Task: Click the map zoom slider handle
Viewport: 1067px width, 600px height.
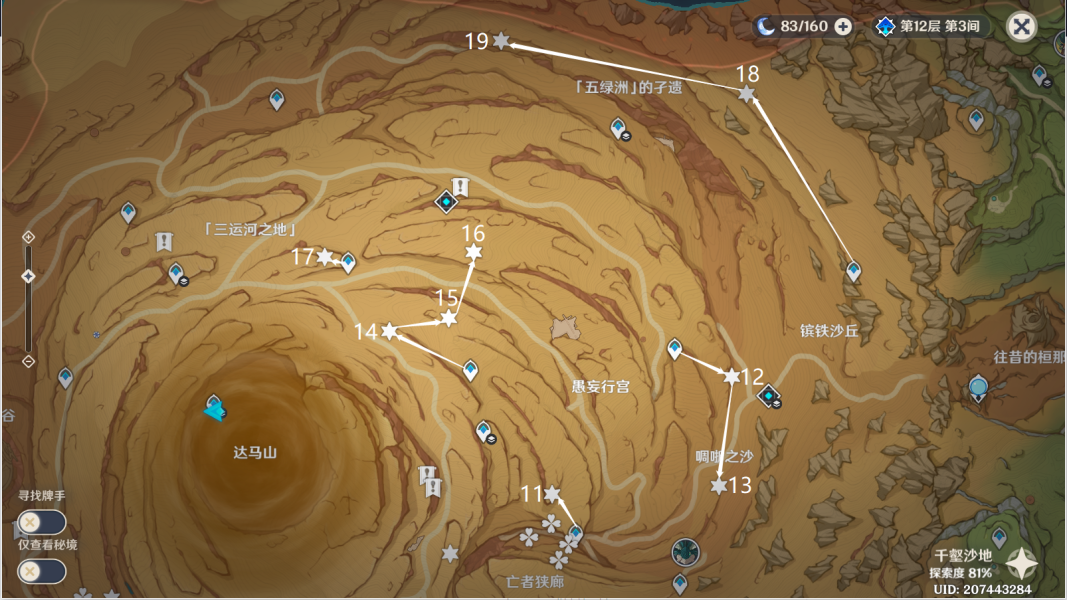Action: point(28,277)
